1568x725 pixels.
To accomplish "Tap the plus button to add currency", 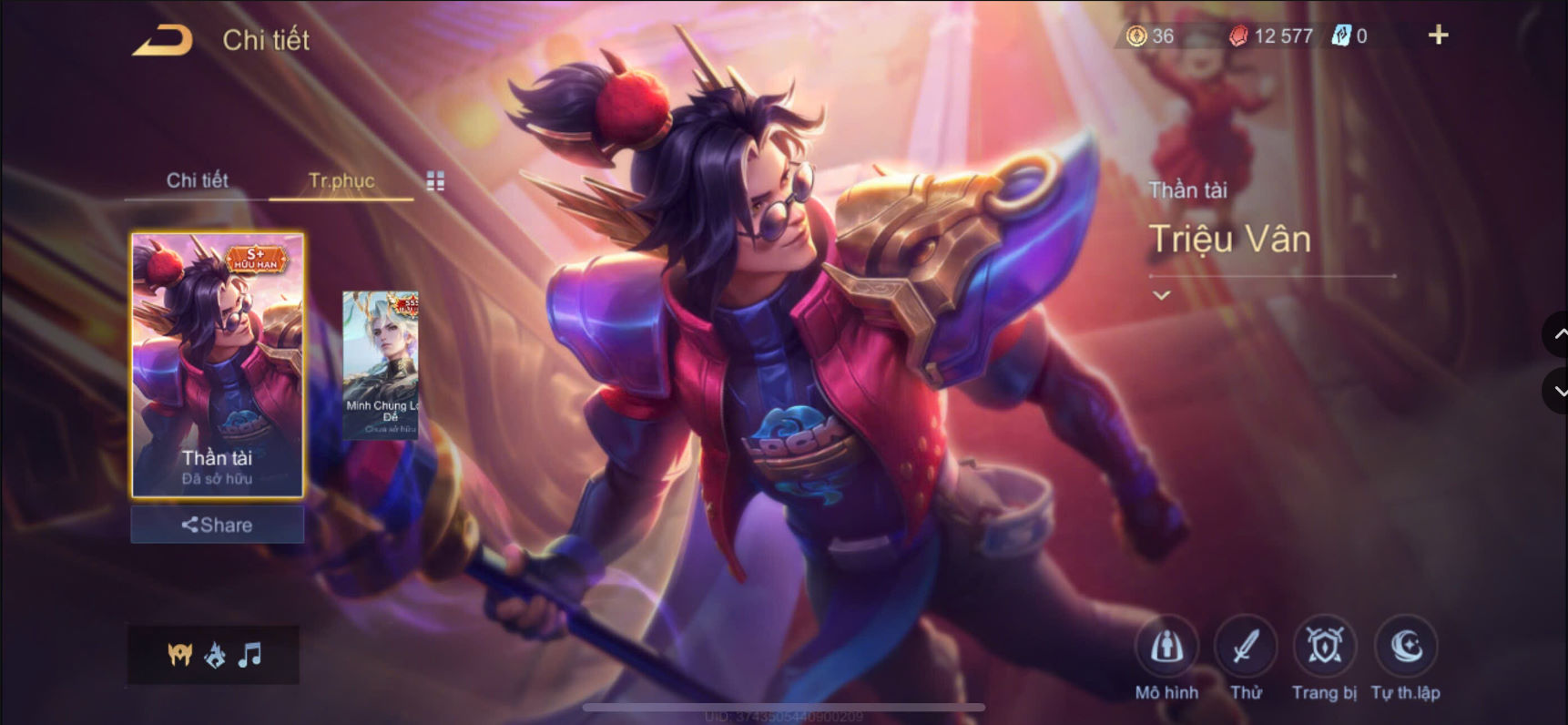I will coord(1439,36).
